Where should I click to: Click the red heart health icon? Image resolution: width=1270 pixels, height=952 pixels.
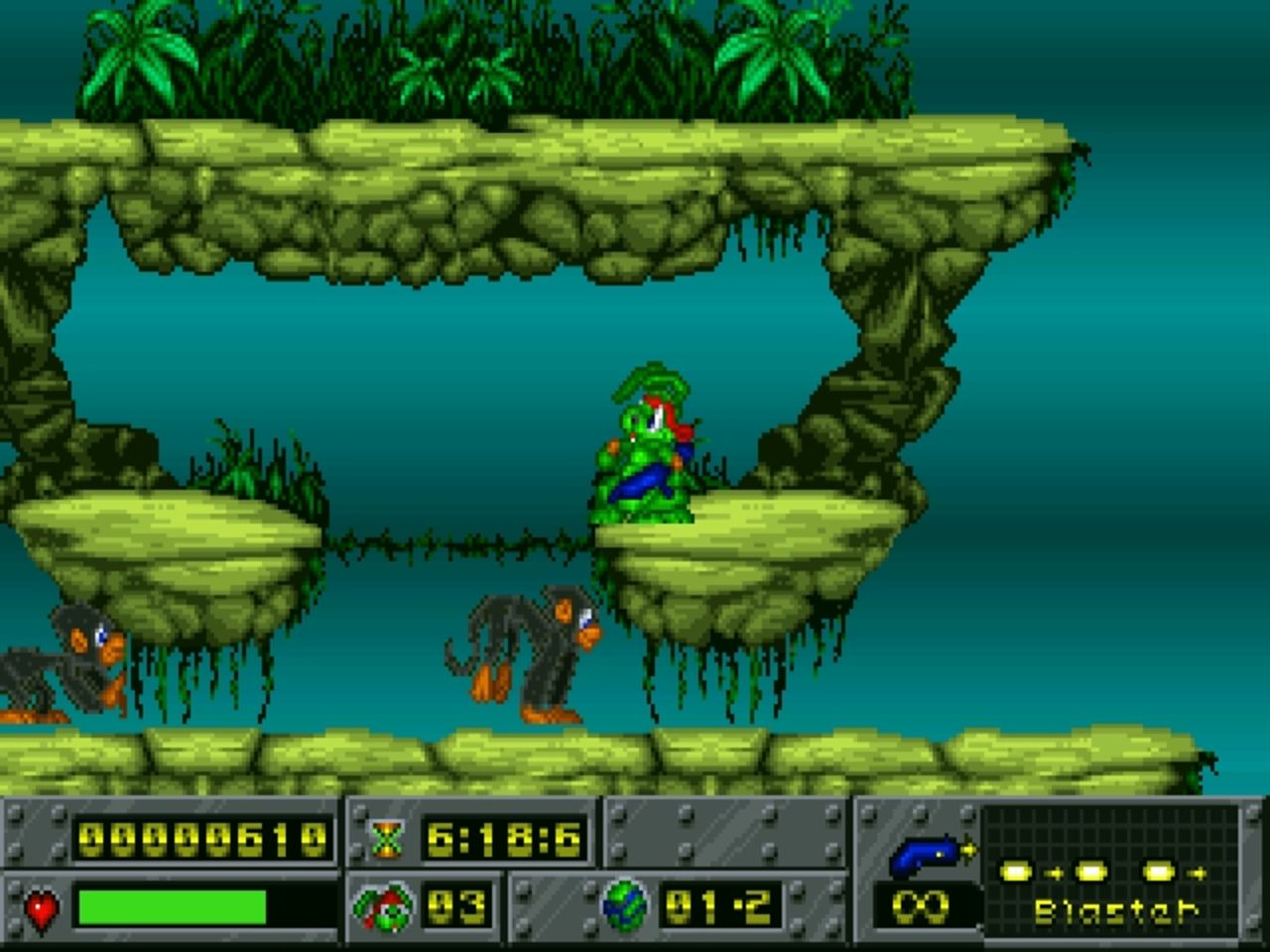point(41,908)
